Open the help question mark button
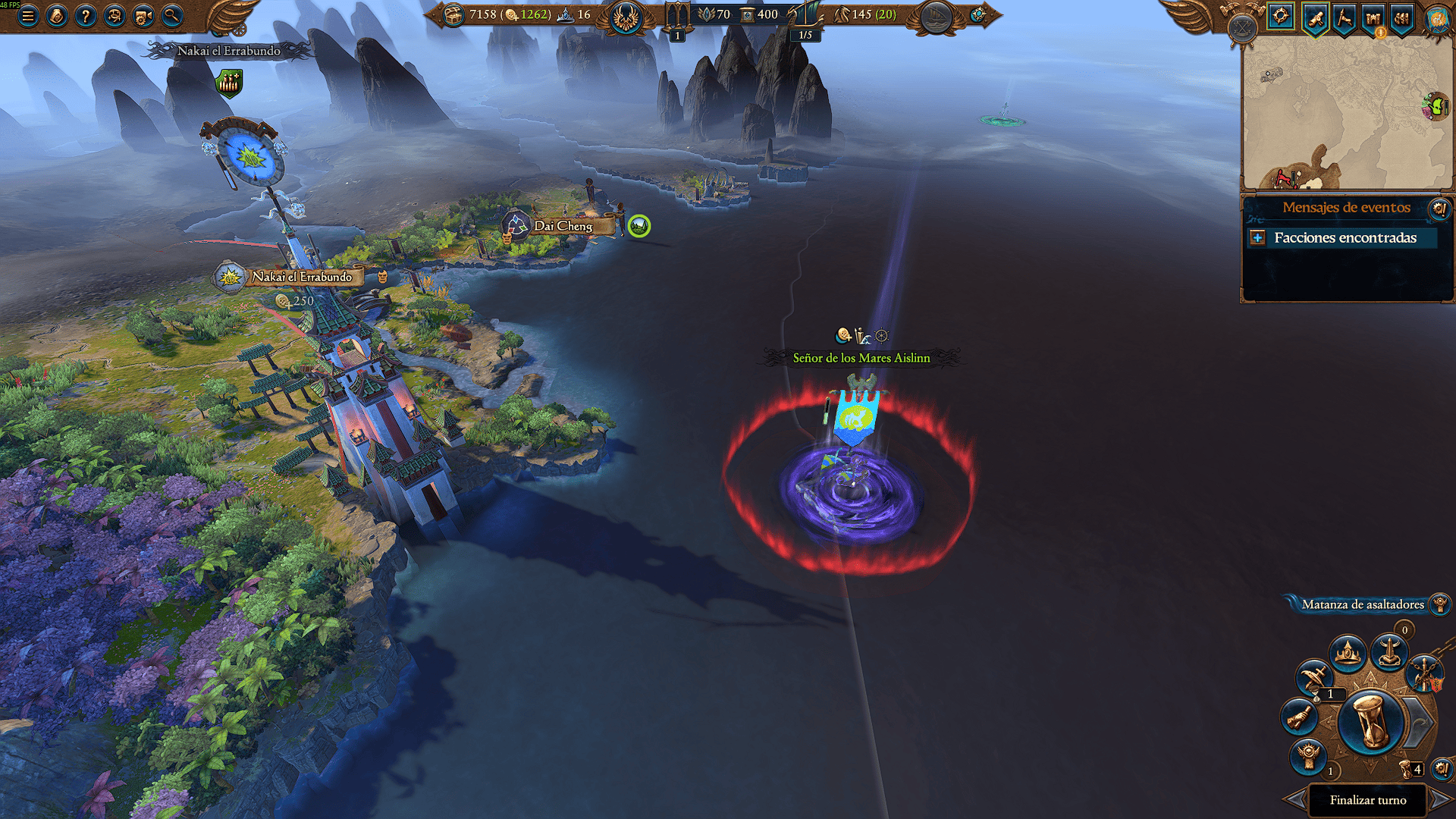 (86, 15)
